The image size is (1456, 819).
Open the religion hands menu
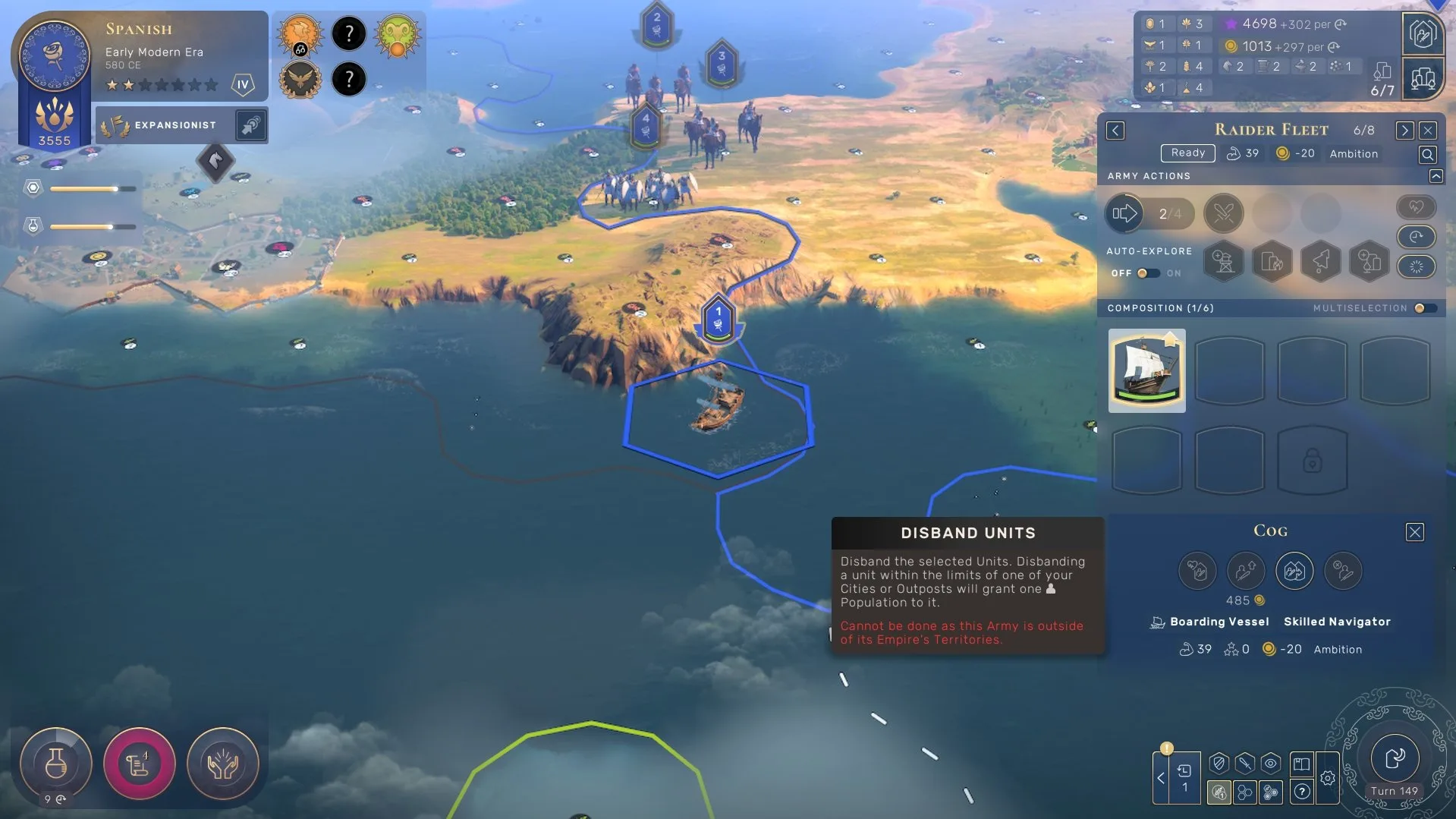223,764
